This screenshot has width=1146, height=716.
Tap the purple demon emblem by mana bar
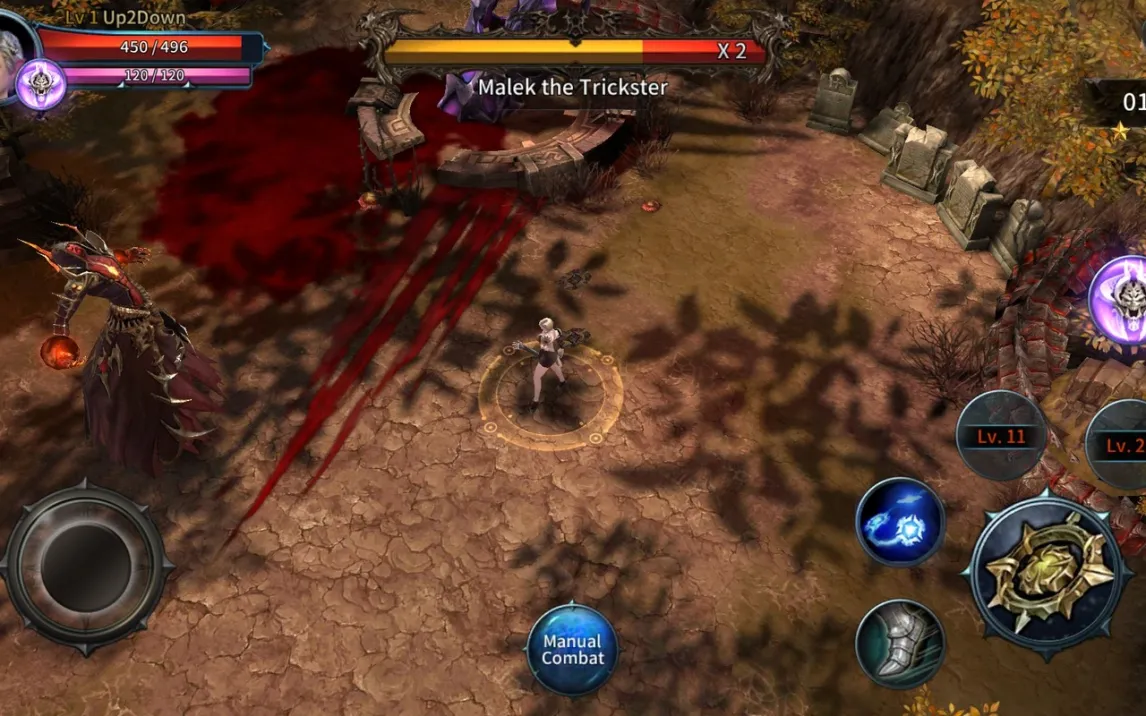(x=41, y=85)
